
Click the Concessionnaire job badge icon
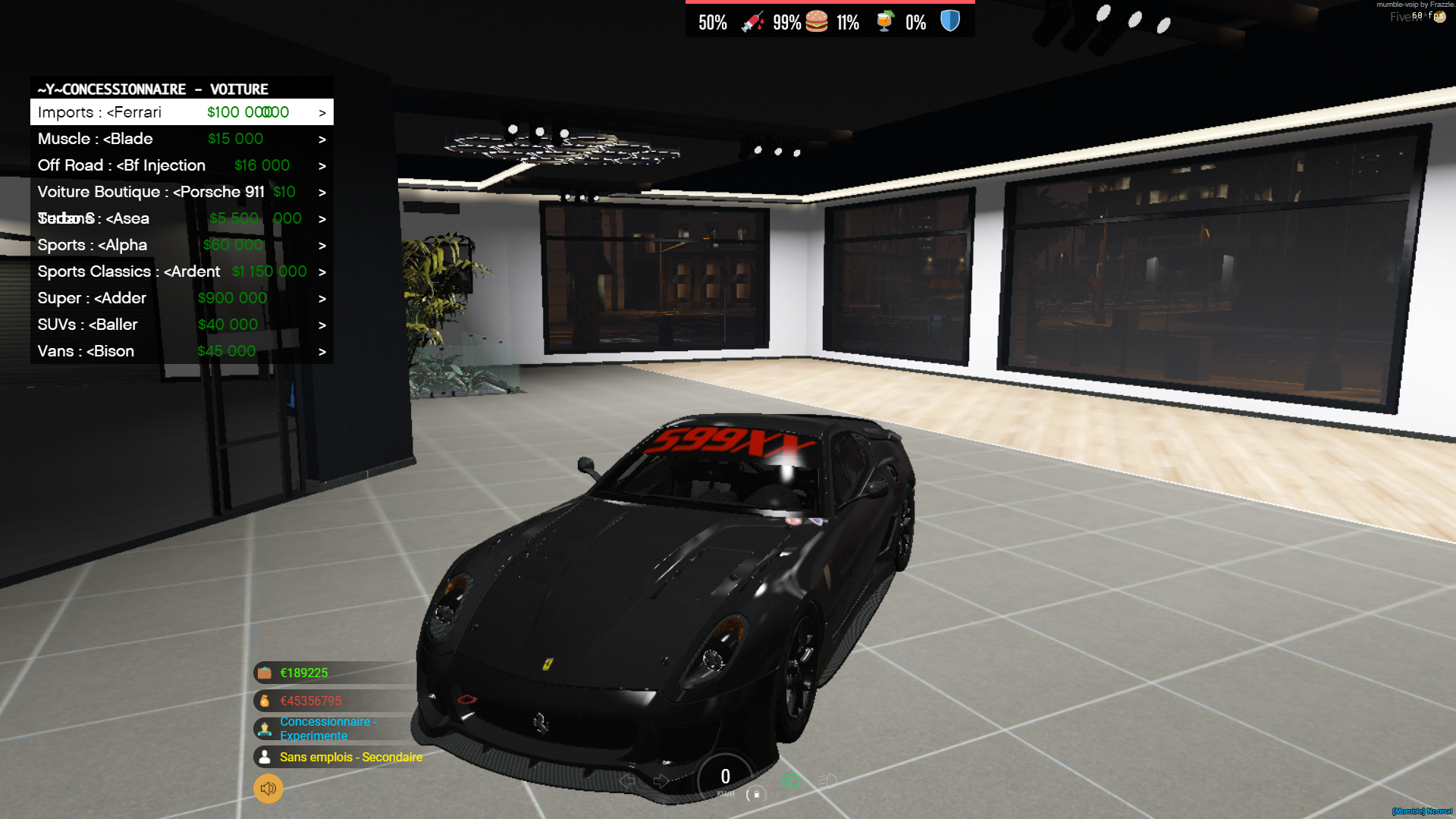coord(264,728)
